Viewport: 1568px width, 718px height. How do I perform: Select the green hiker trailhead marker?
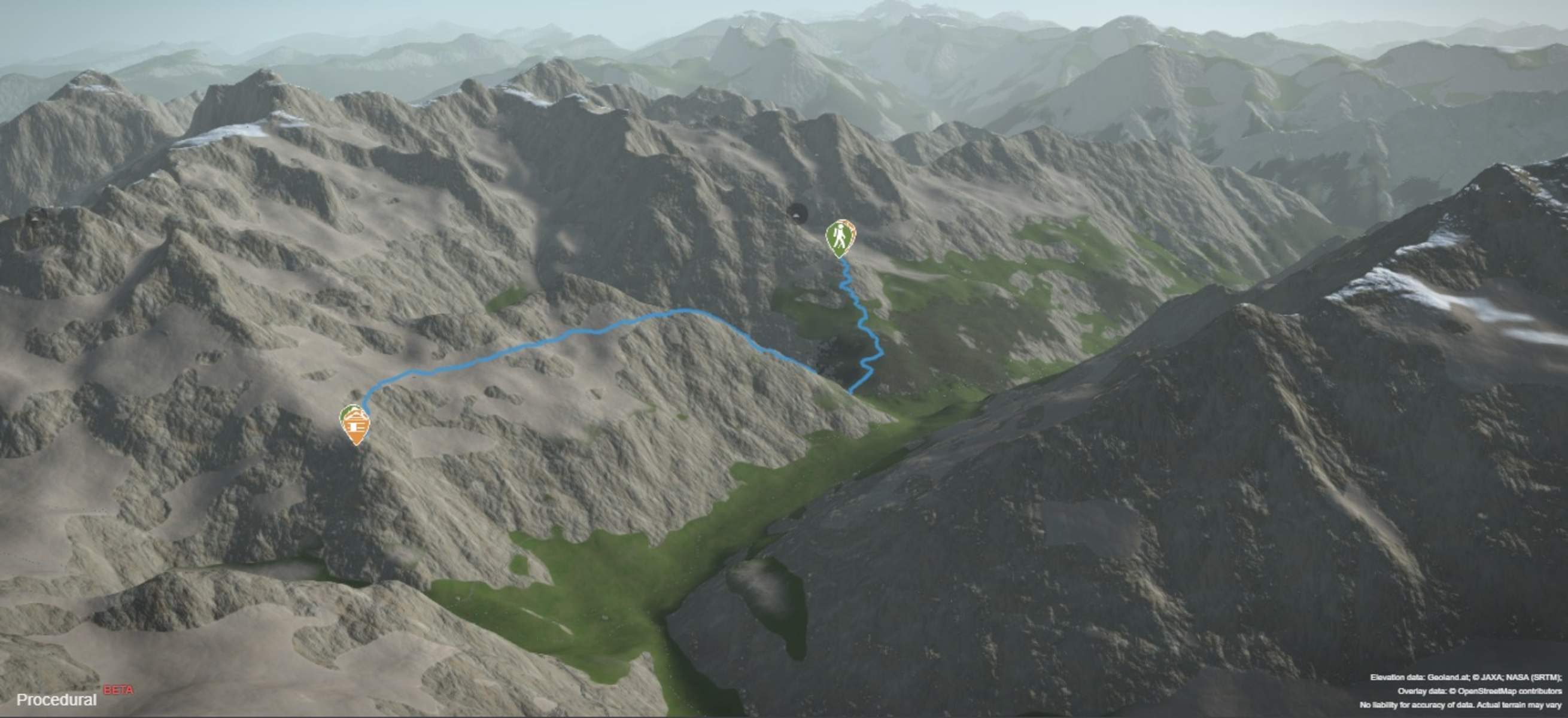[840, 237]
